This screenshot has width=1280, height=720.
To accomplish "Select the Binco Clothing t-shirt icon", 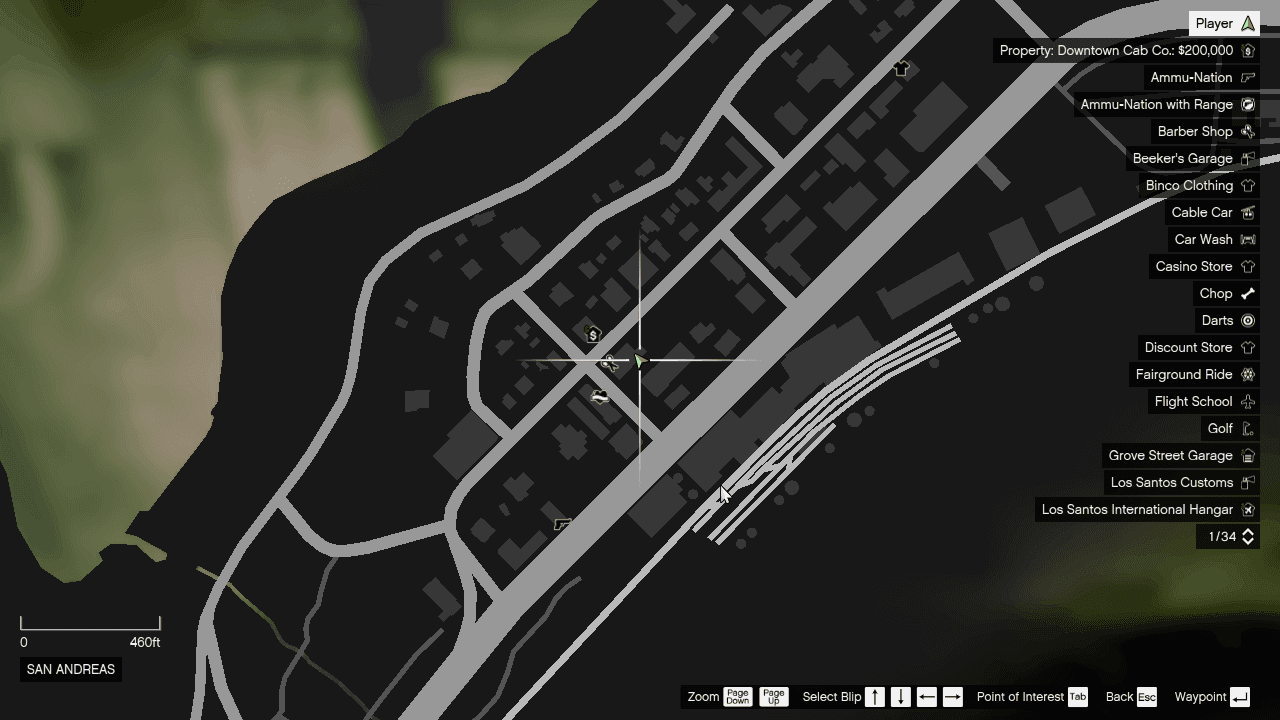I will [1247, 185].
